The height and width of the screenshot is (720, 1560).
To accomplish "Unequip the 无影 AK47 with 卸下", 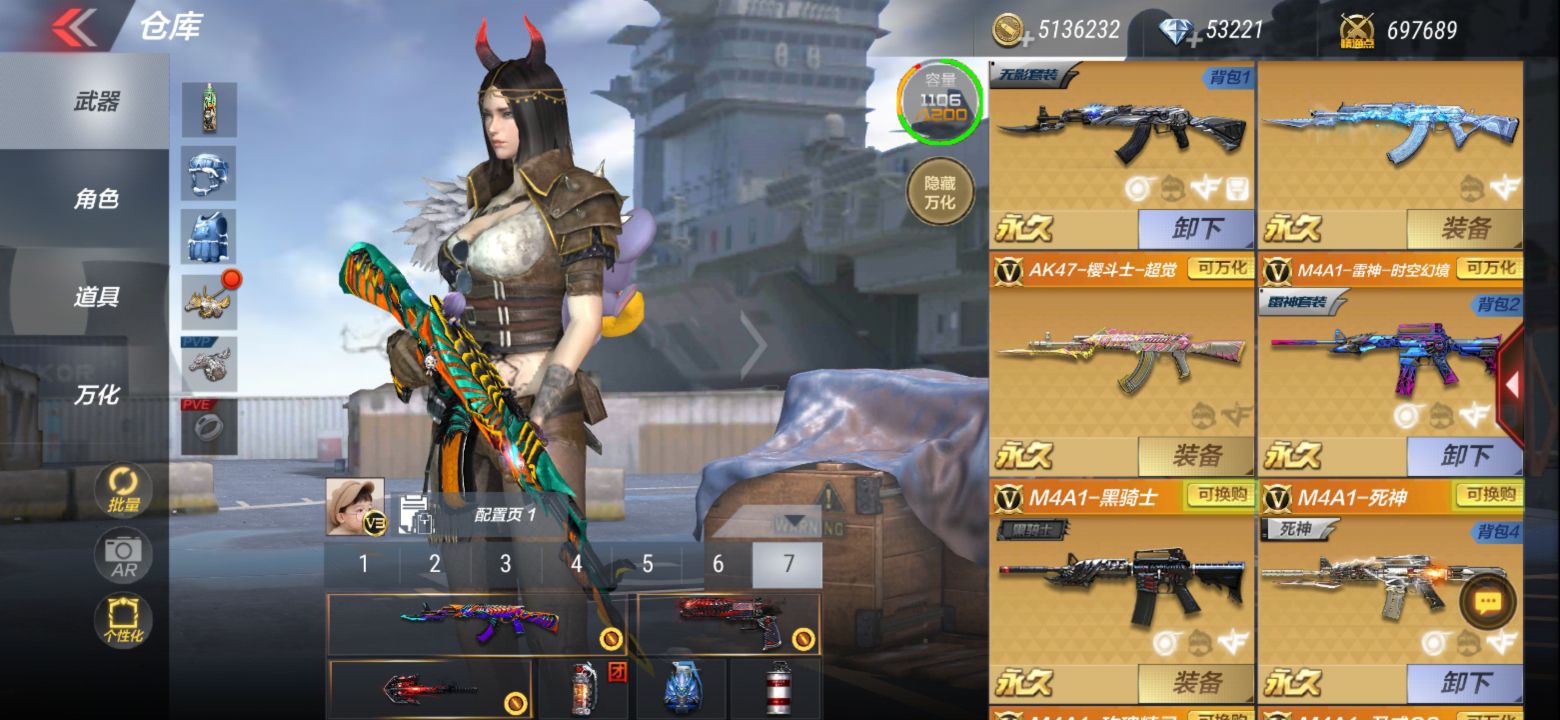I will (x=1196, y=229).
